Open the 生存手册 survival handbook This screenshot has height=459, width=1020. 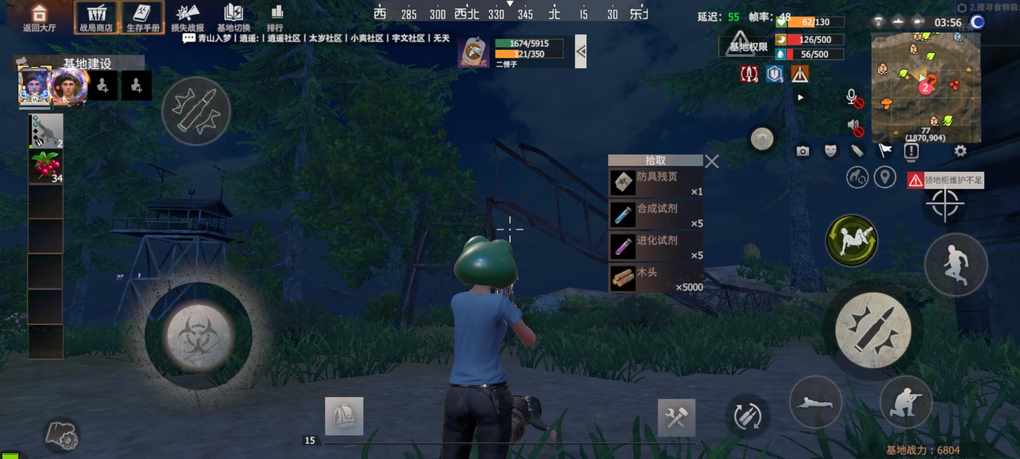click(141, 17)
